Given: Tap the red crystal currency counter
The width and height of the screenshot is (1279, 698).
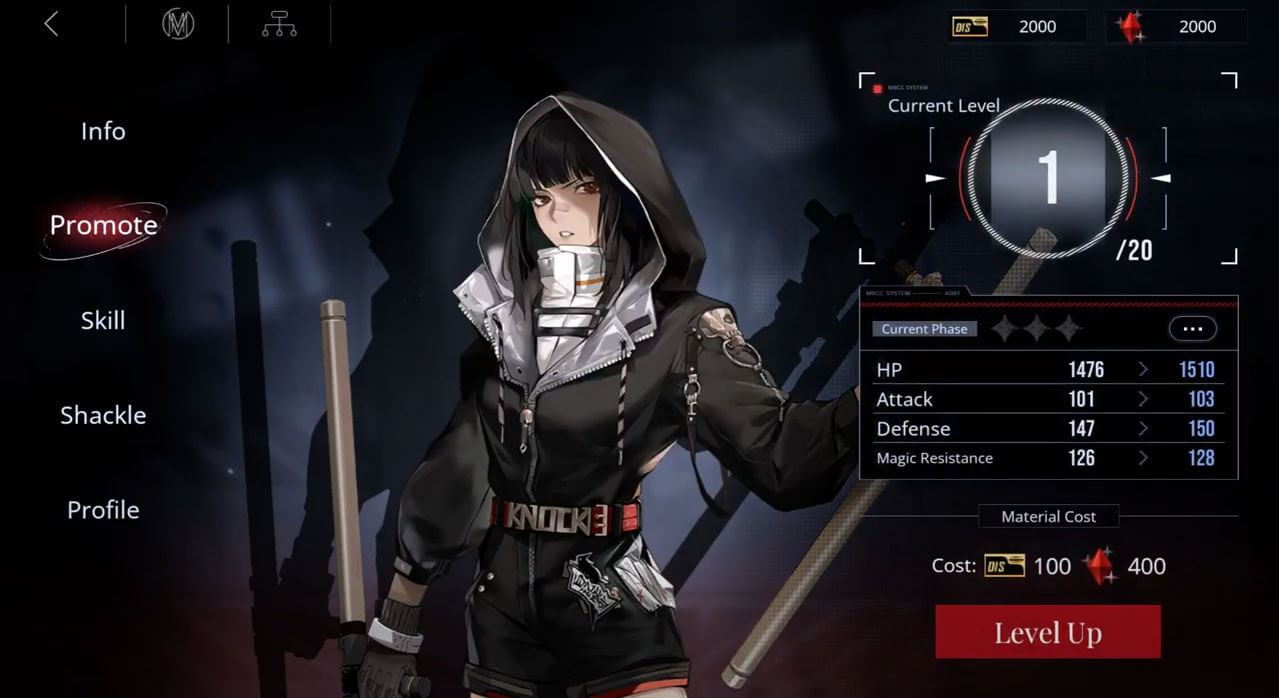Looking at the screenshot, I should pyautogui.click(x=1176, y=27).
